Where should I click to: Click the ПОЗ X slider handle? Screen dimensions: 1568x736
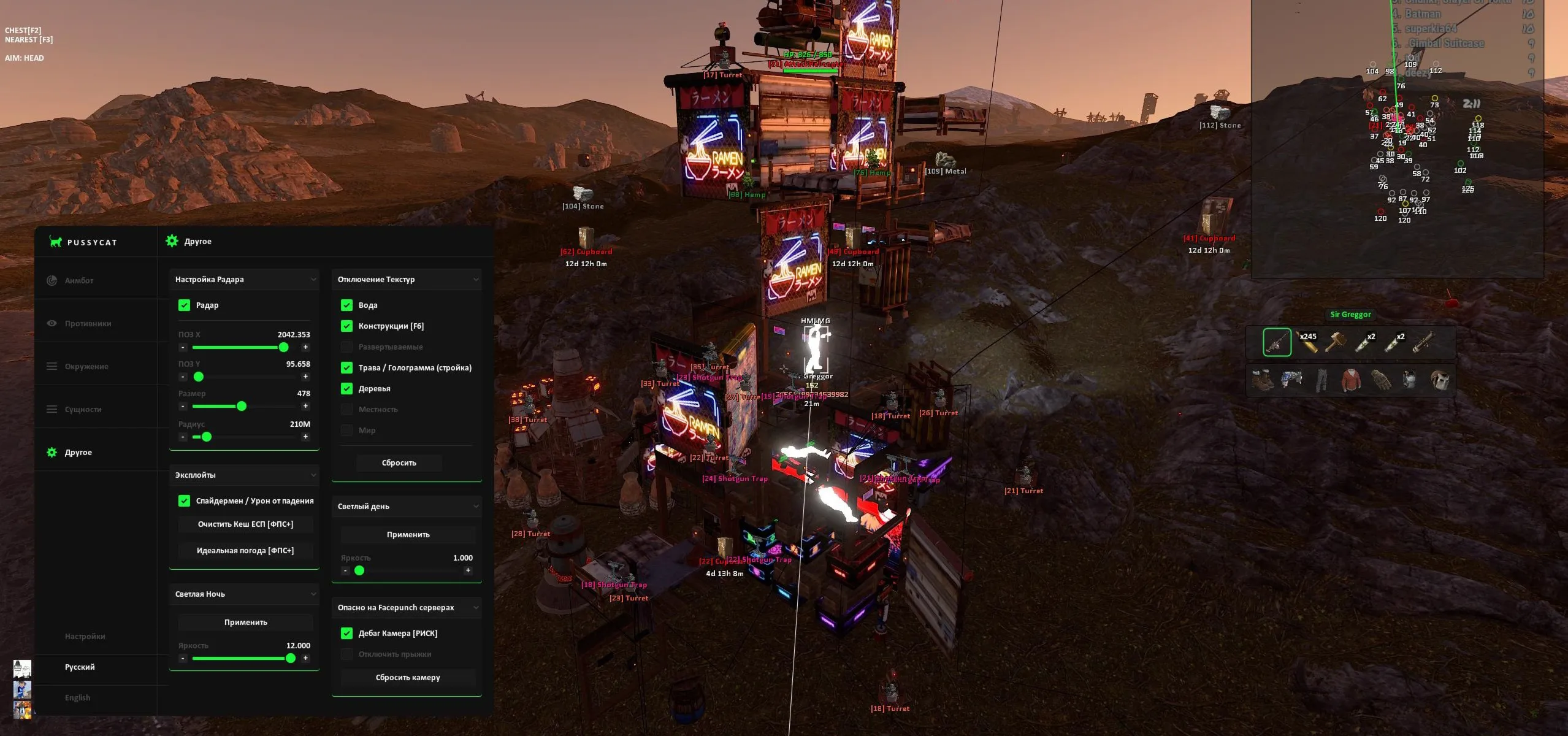283,347
